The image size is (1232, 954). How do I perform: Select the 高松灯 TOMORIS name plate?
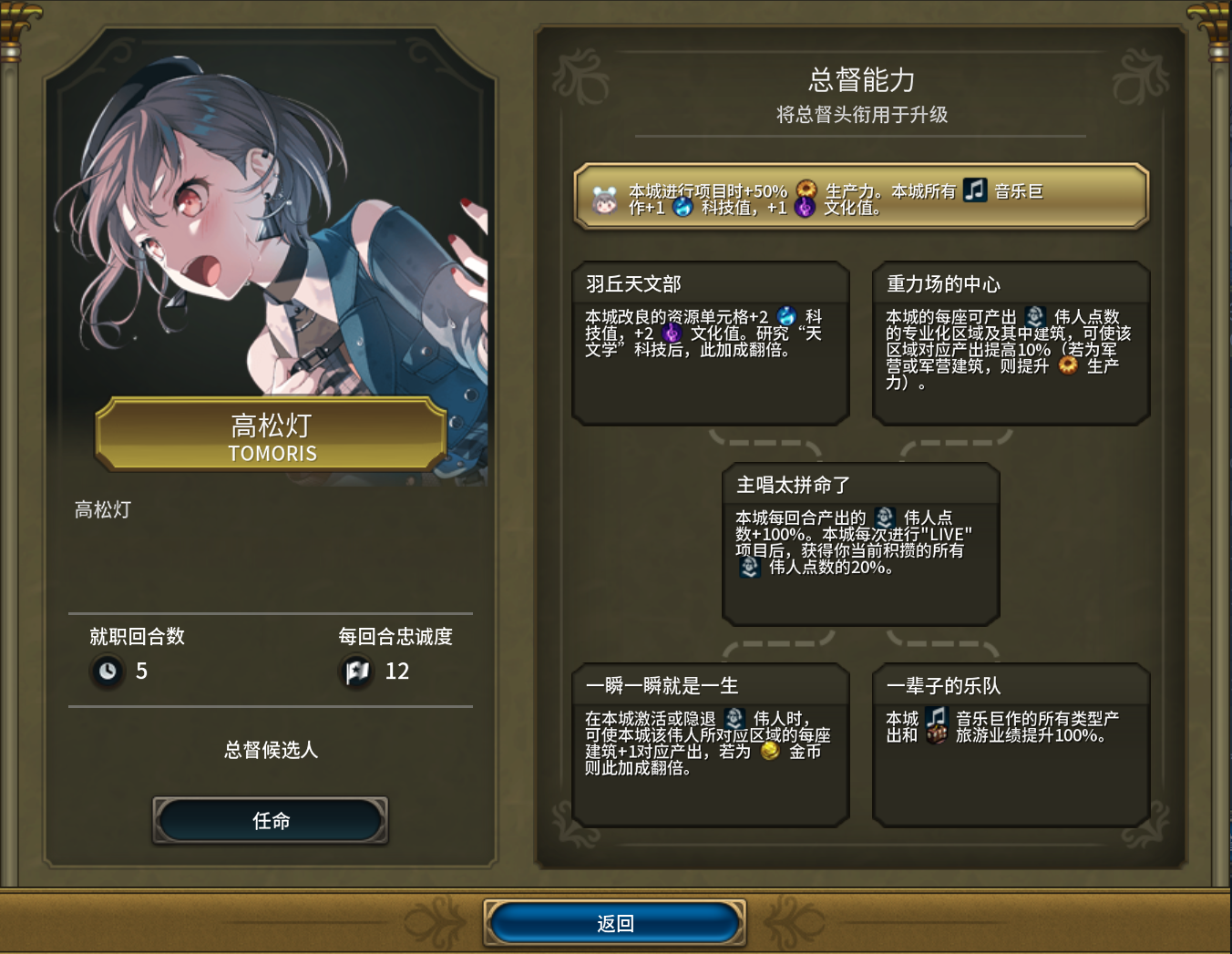(x=272, y=436)
